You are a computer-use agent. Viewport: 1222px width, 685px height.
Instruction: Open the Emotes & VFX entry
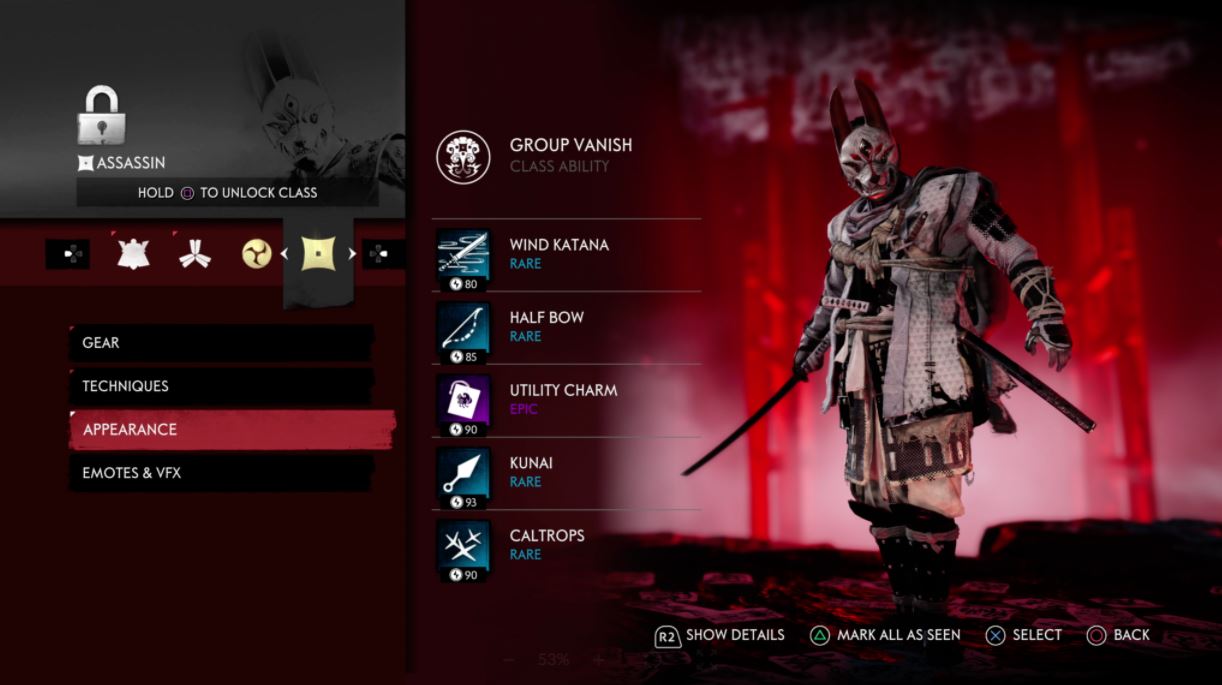pos(220,473)
